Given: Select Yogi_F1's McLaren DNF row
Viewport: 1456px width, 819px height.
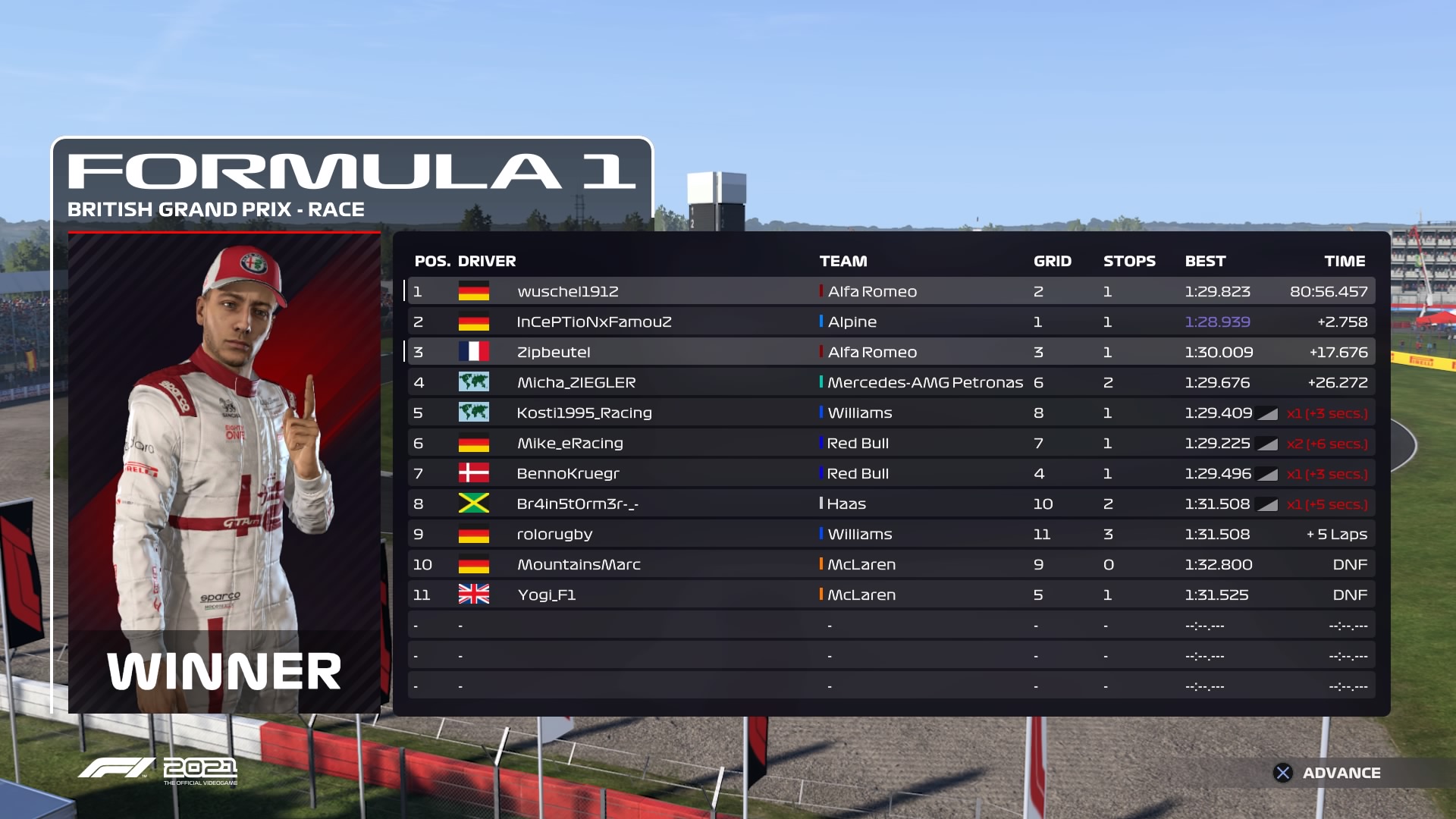Looking at the screenshot, I should [x=891, y=595].
